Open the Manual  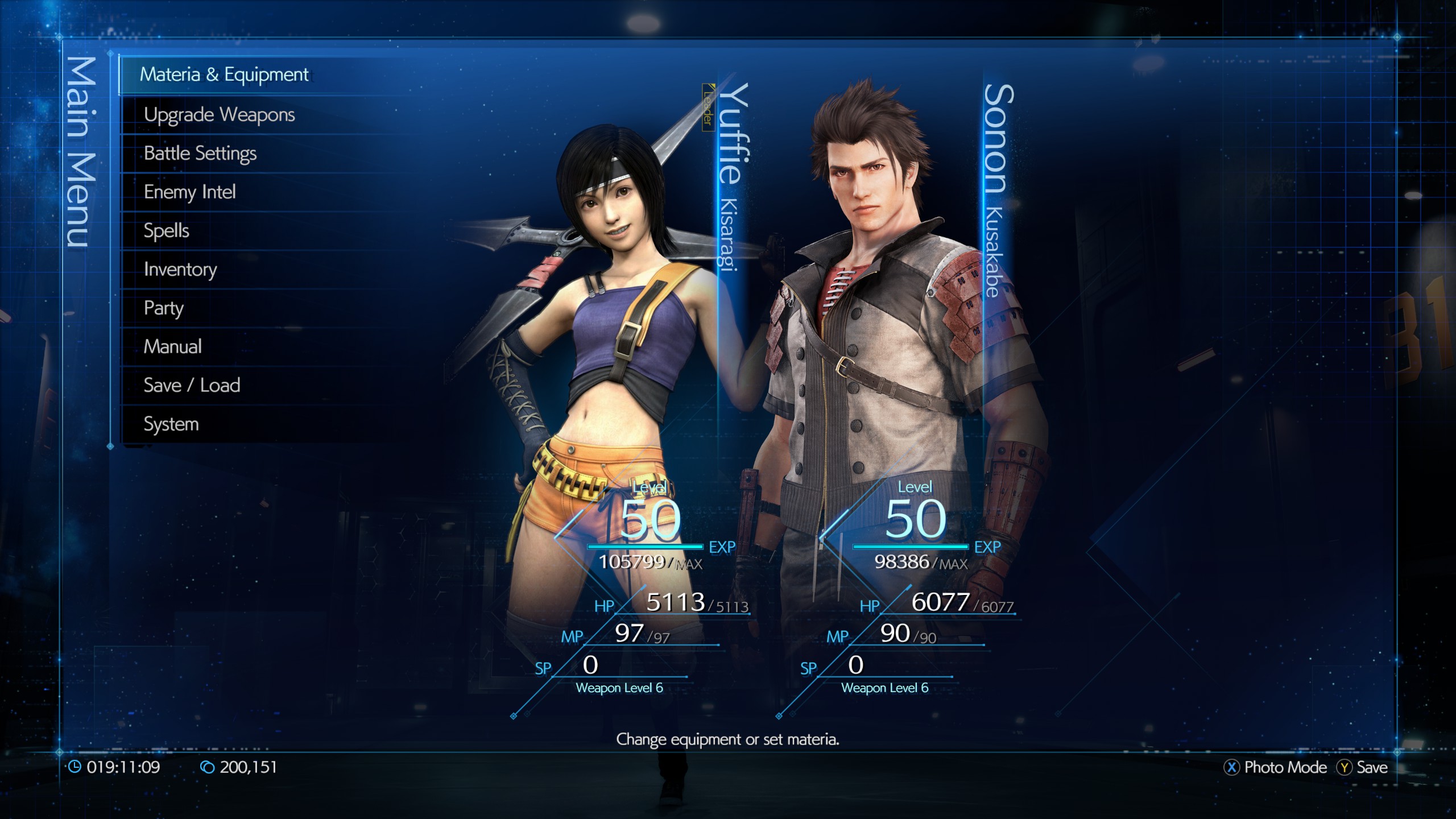[x=172, y=346]
